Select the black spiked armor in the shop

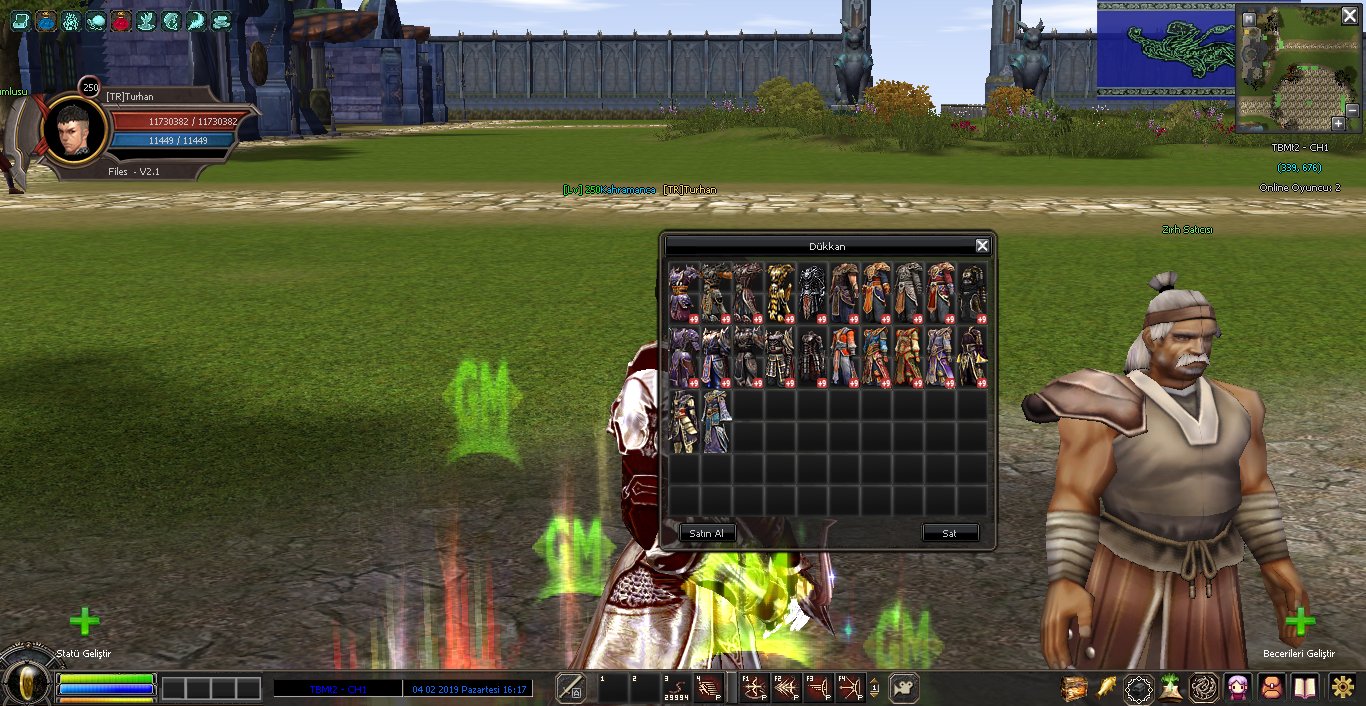point(813,293)
